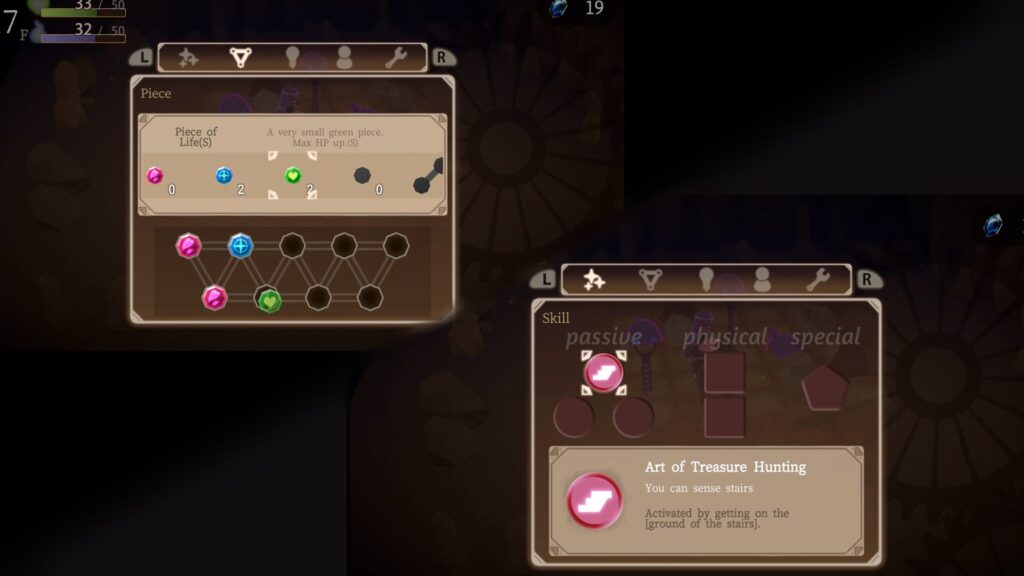
Task: Select the person tab above the Piece panel
Action: (x=344, y=58)
